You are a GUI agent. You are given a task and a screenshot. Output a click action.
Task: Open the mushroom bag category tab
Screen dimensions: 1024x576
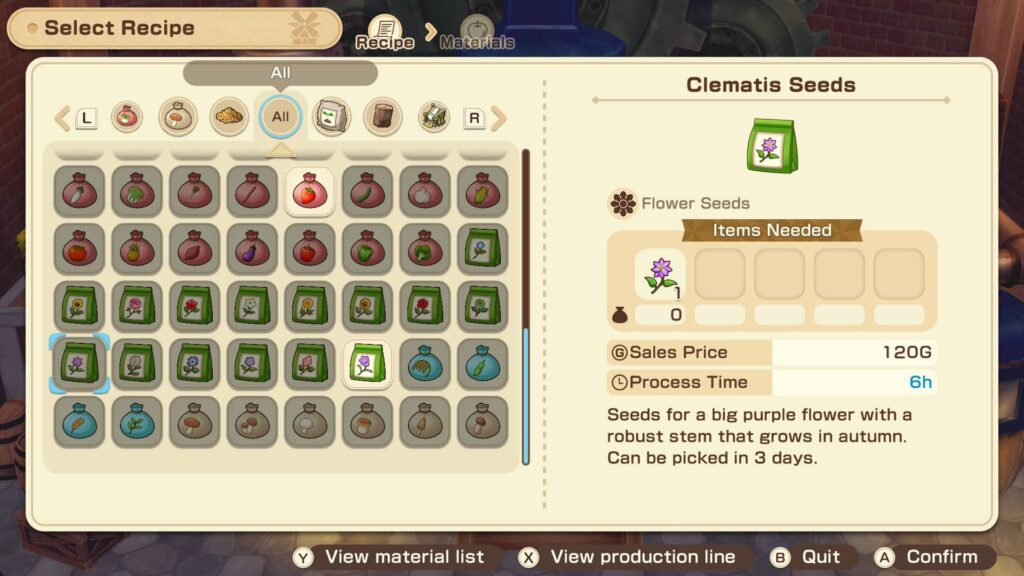178,117
